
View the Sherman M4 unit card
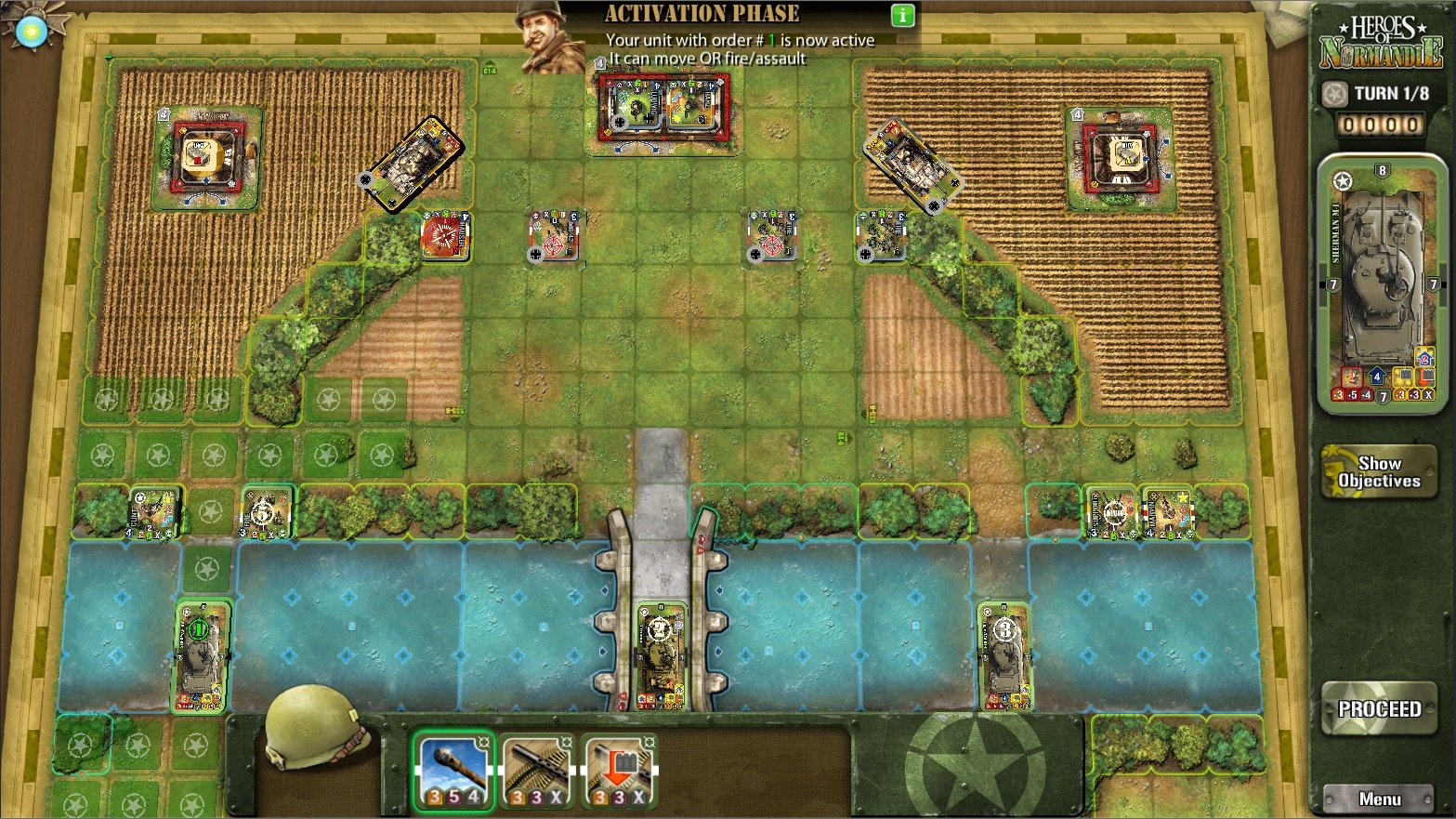tap(1383, 284)
